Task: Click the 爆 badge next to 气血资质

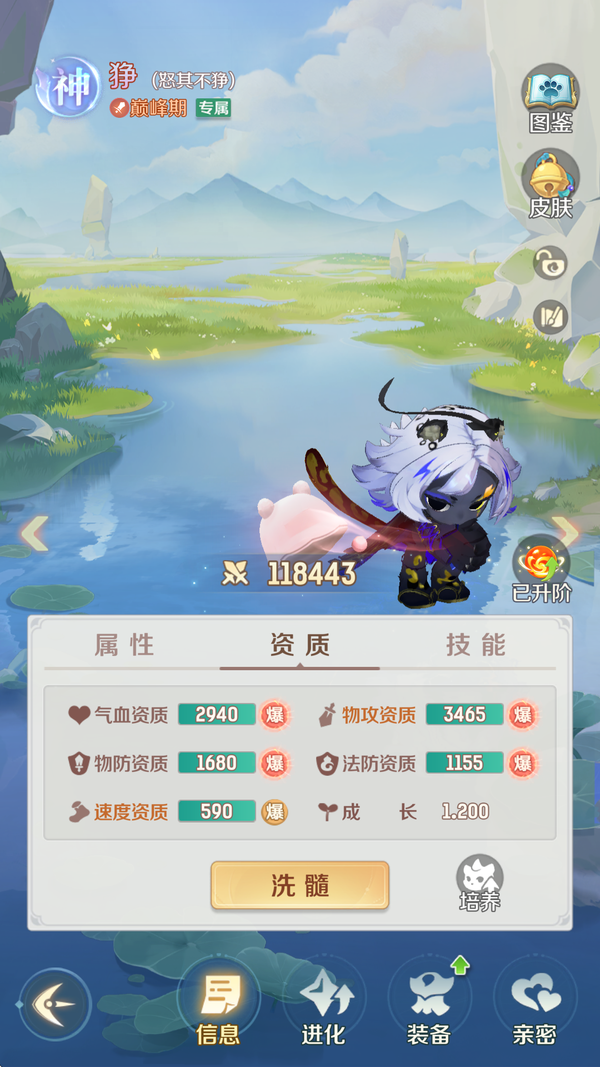Action: [x=274, y=715]
